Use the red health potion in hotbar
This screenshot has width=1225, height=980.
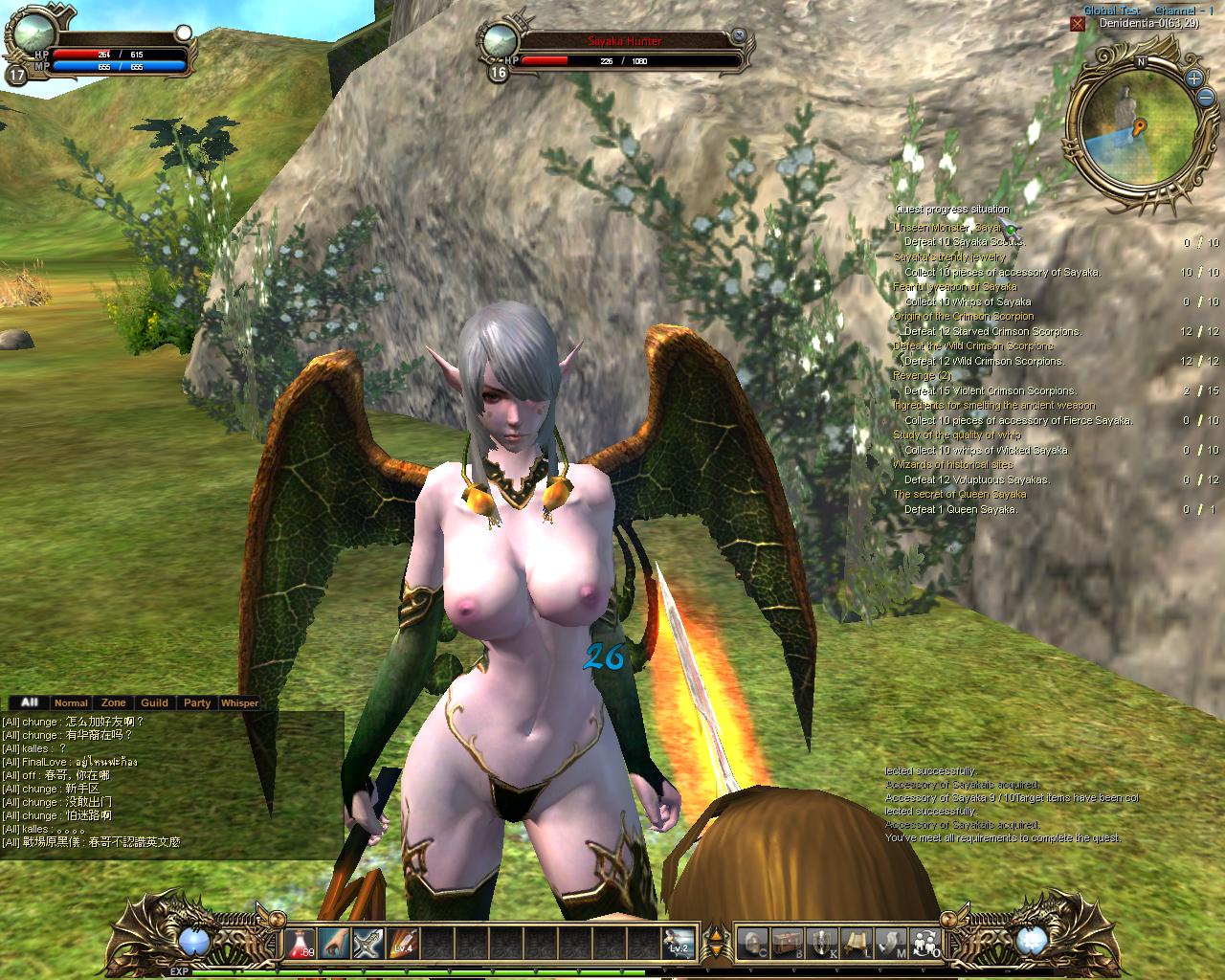301,943
